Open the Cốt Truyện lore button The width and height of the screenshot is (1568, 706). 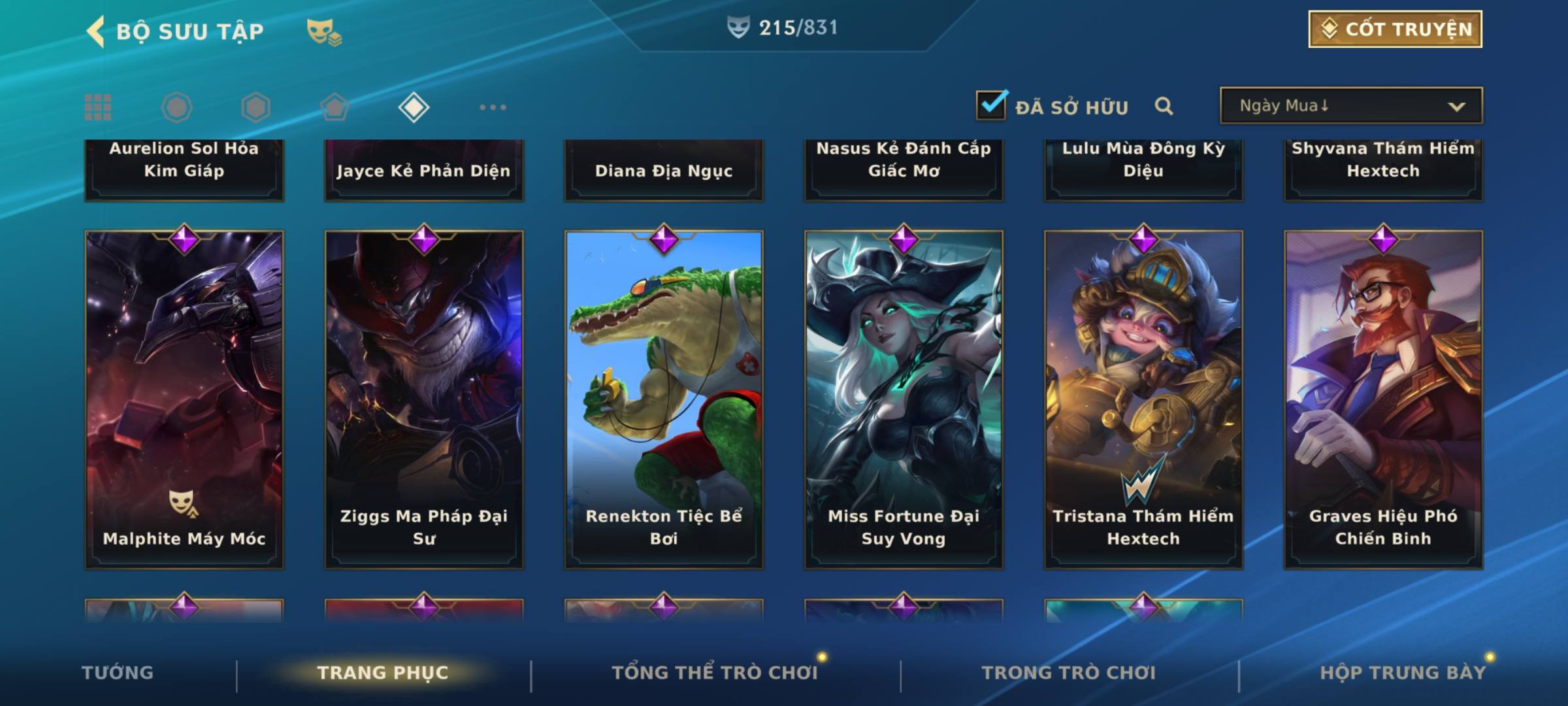(1395, 29)
